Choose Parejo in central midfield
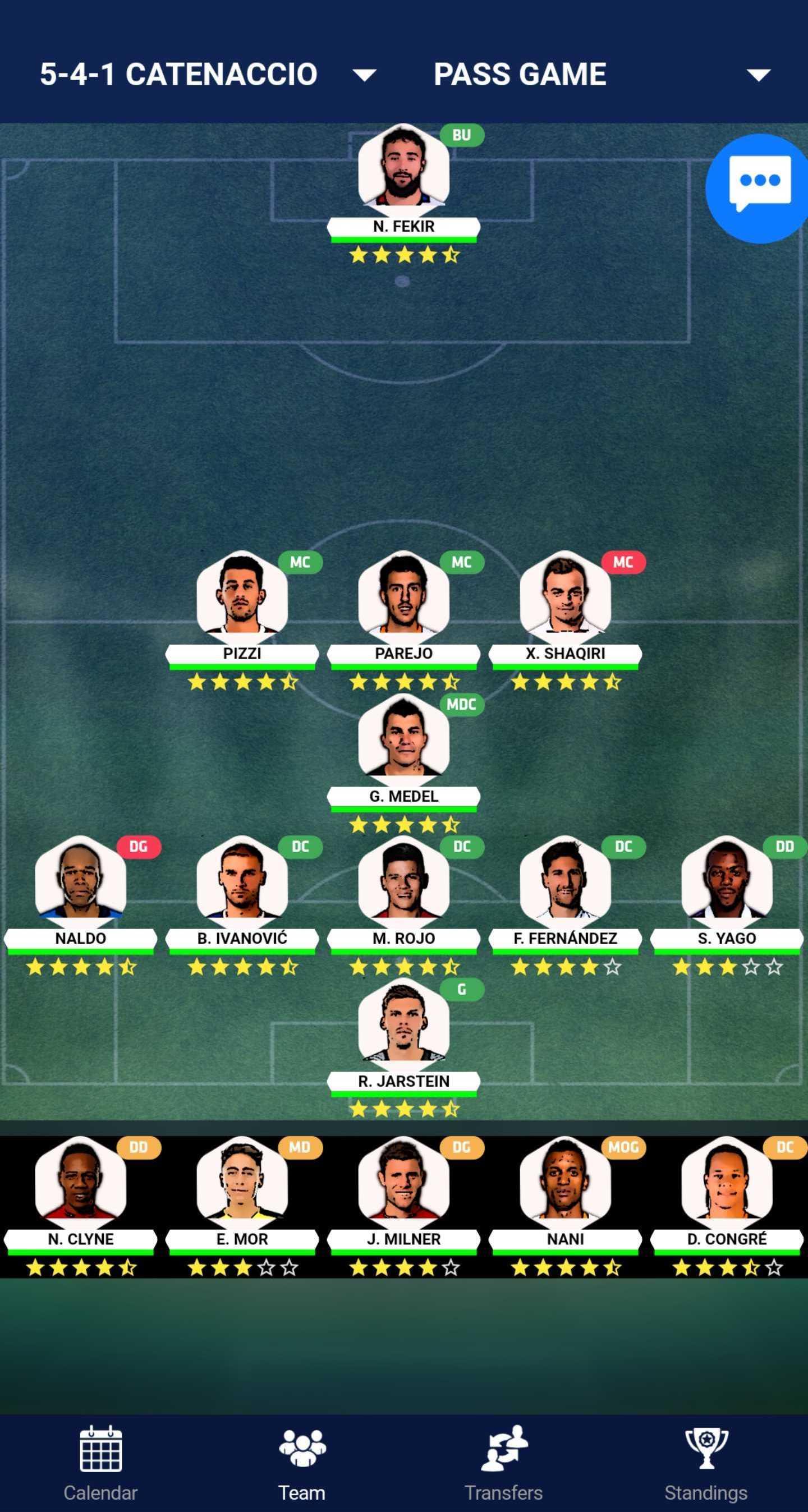The width and height of the screenshot is (808, 1512). pos(403,598)
